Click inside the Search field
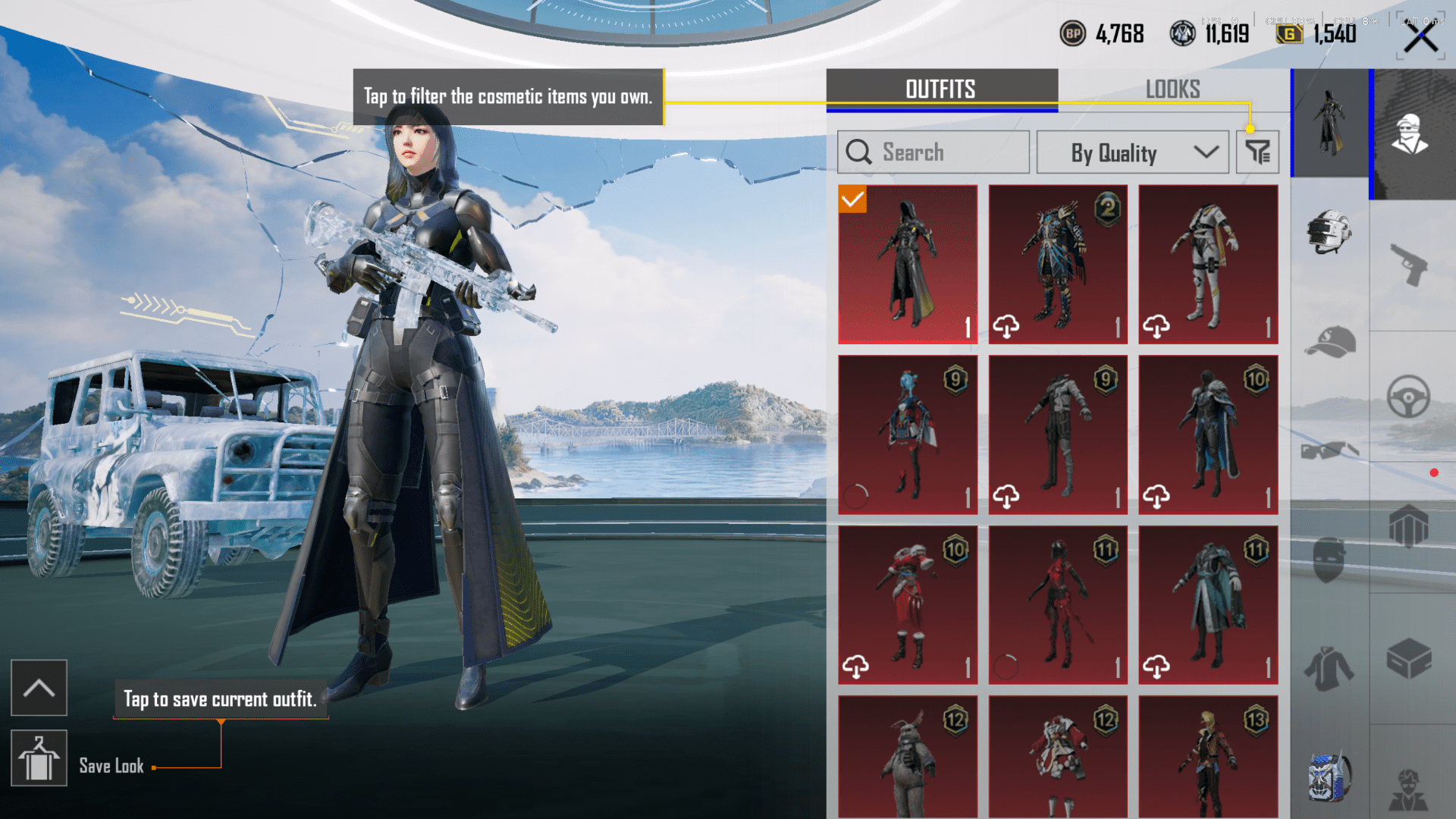Viewport: 1456px width, 819px height. coord(933,152)
